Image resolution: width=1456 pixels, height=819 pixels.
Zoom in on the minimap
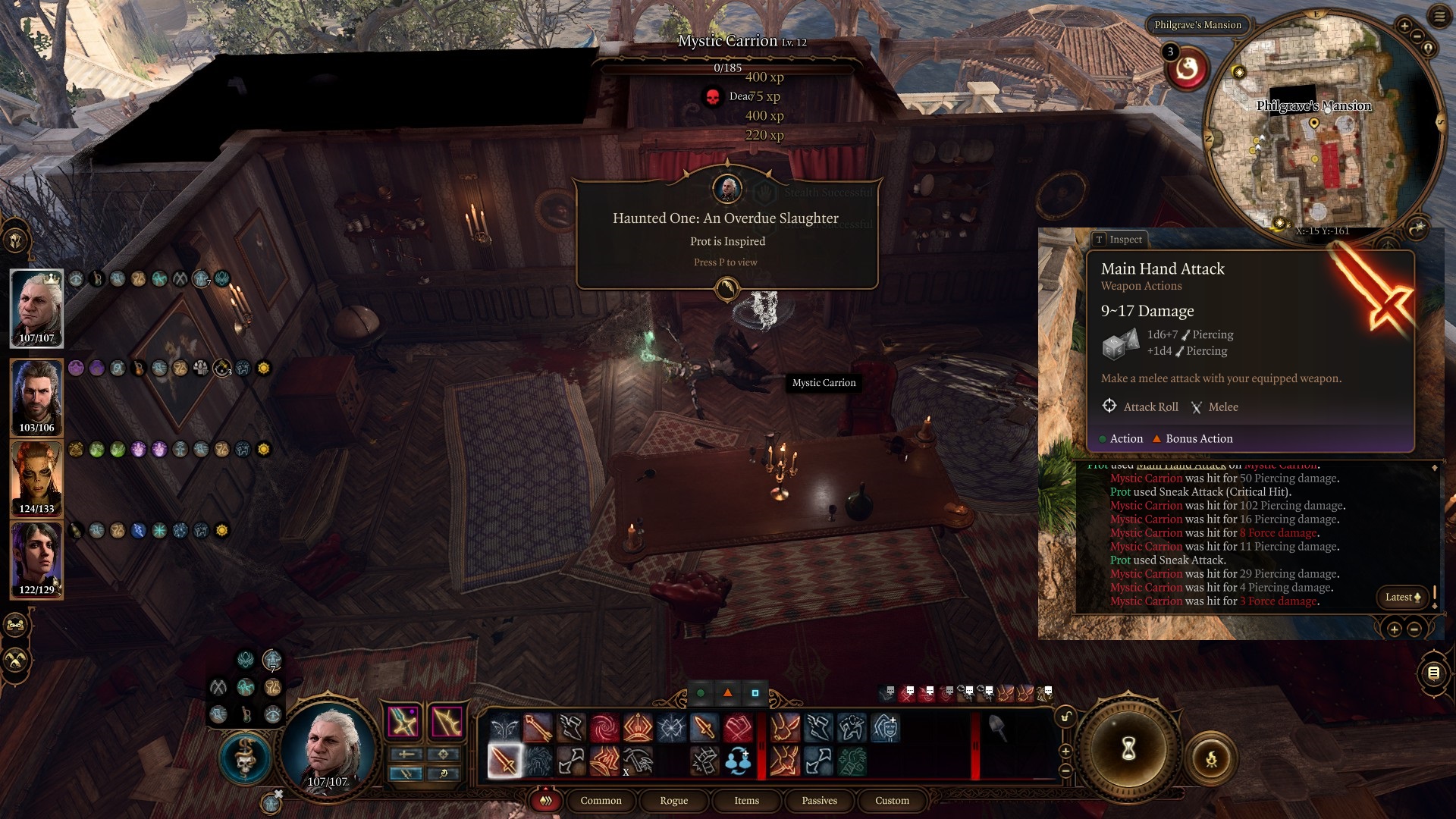pos(1404,26)
